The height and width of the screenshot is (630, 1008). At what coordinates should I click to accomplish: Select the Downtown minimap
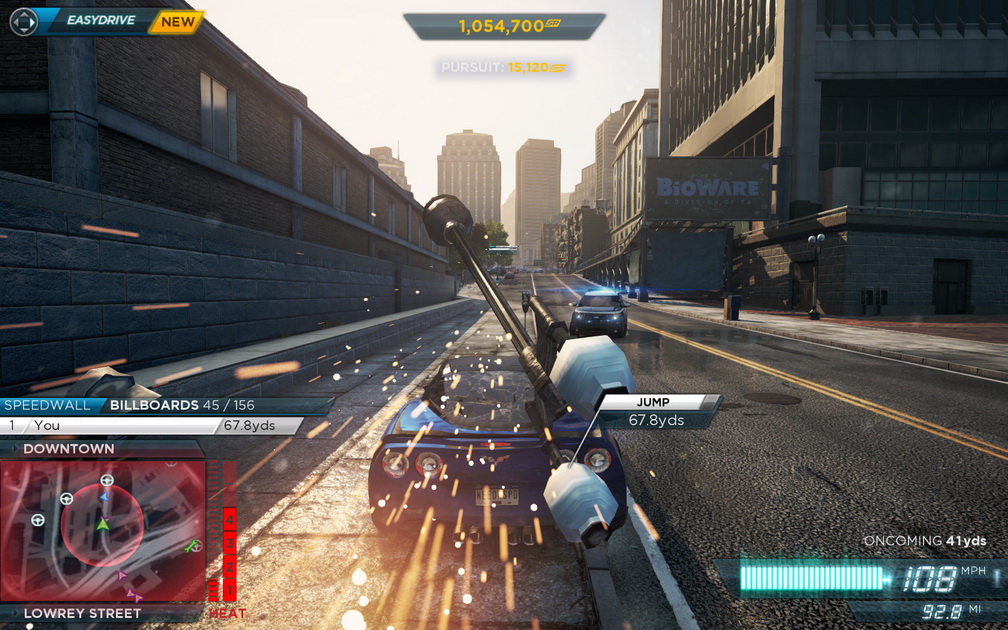[x=103, y=529]
